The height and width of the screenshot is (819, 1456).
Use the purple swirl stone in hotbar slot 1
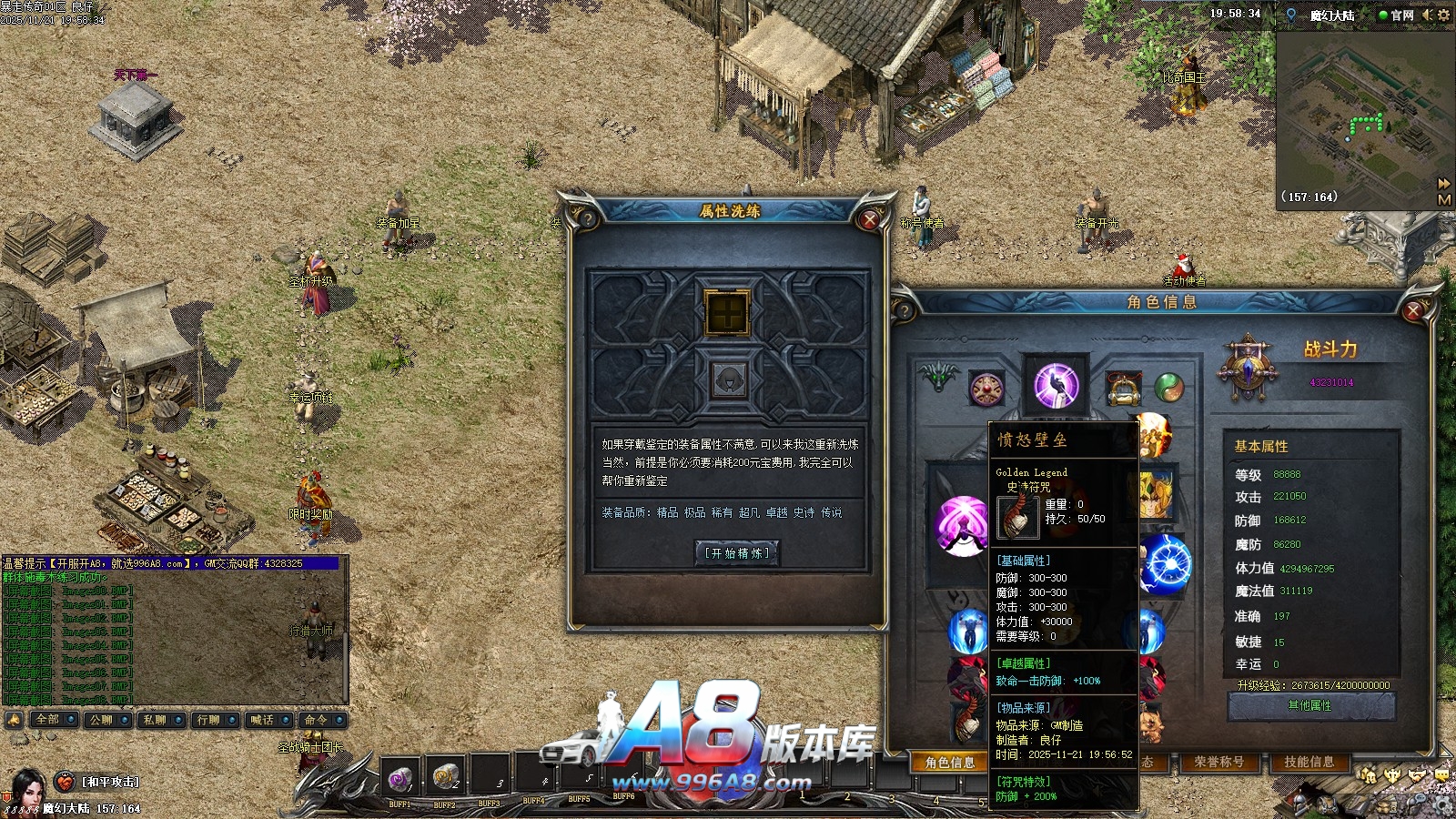(x=399, y=778)
